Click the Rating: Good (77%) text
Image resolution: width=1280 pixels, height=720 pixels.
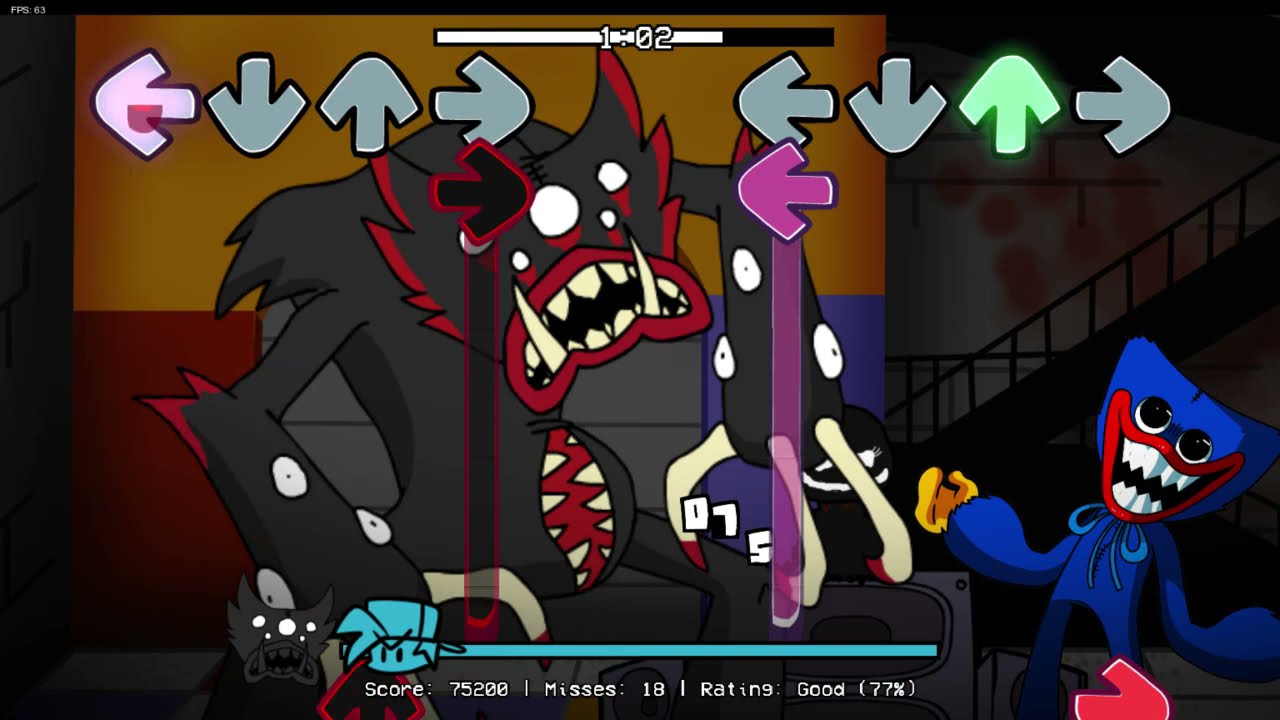(x=810, y=690)
